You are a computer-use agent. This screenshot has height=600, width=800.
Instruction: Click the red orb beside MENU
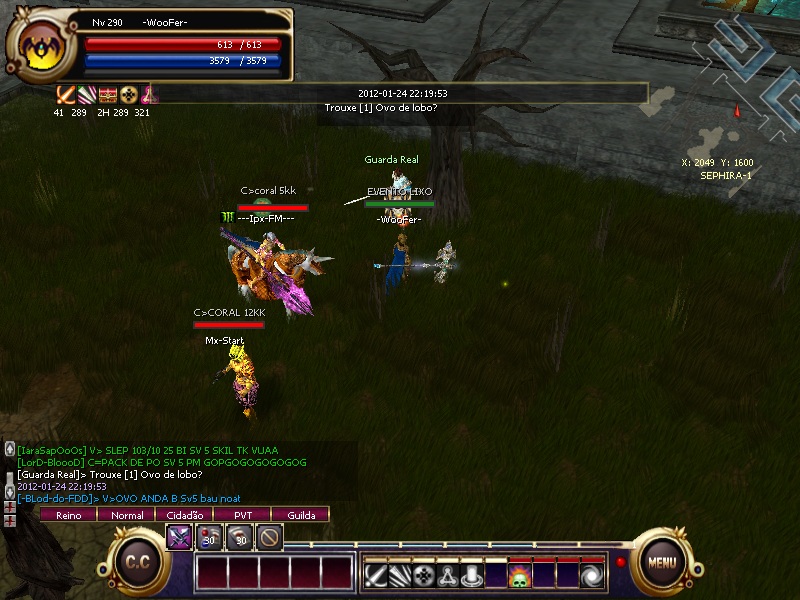(x=620, y=561)
